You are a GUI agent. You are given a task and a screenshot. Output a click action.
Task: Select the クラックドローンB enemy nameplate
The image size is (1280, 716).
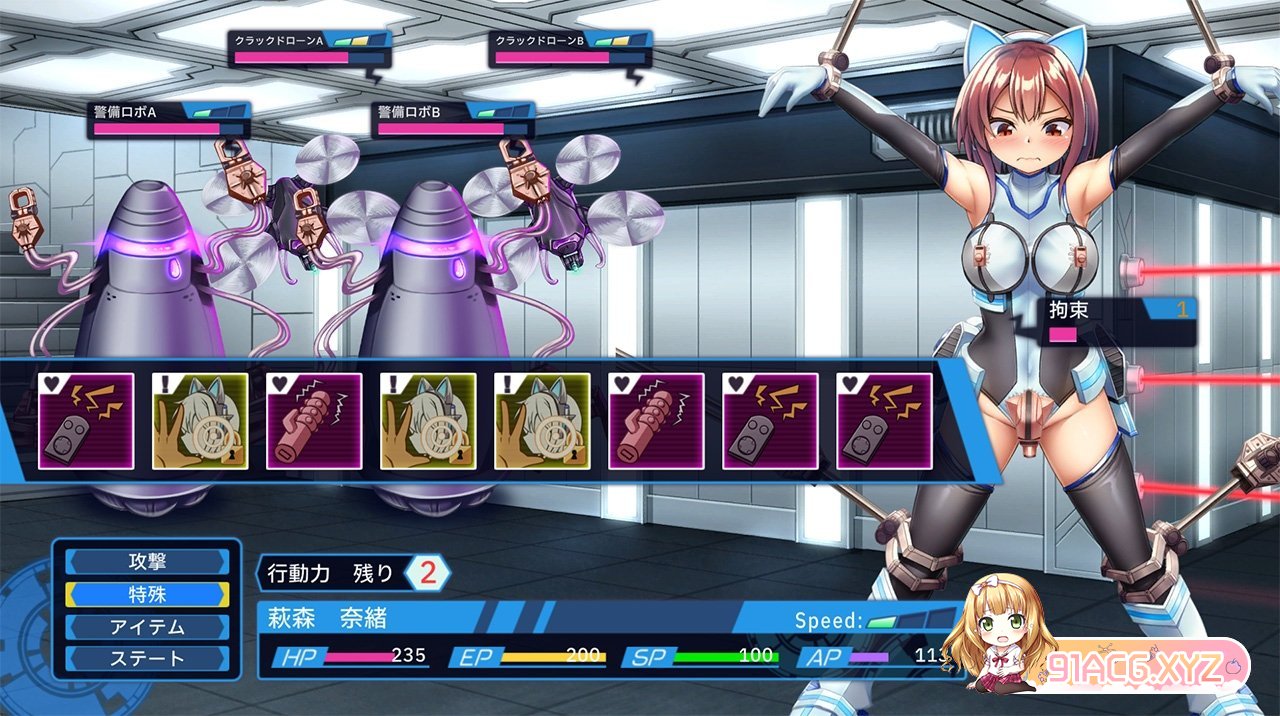point(566,49)
